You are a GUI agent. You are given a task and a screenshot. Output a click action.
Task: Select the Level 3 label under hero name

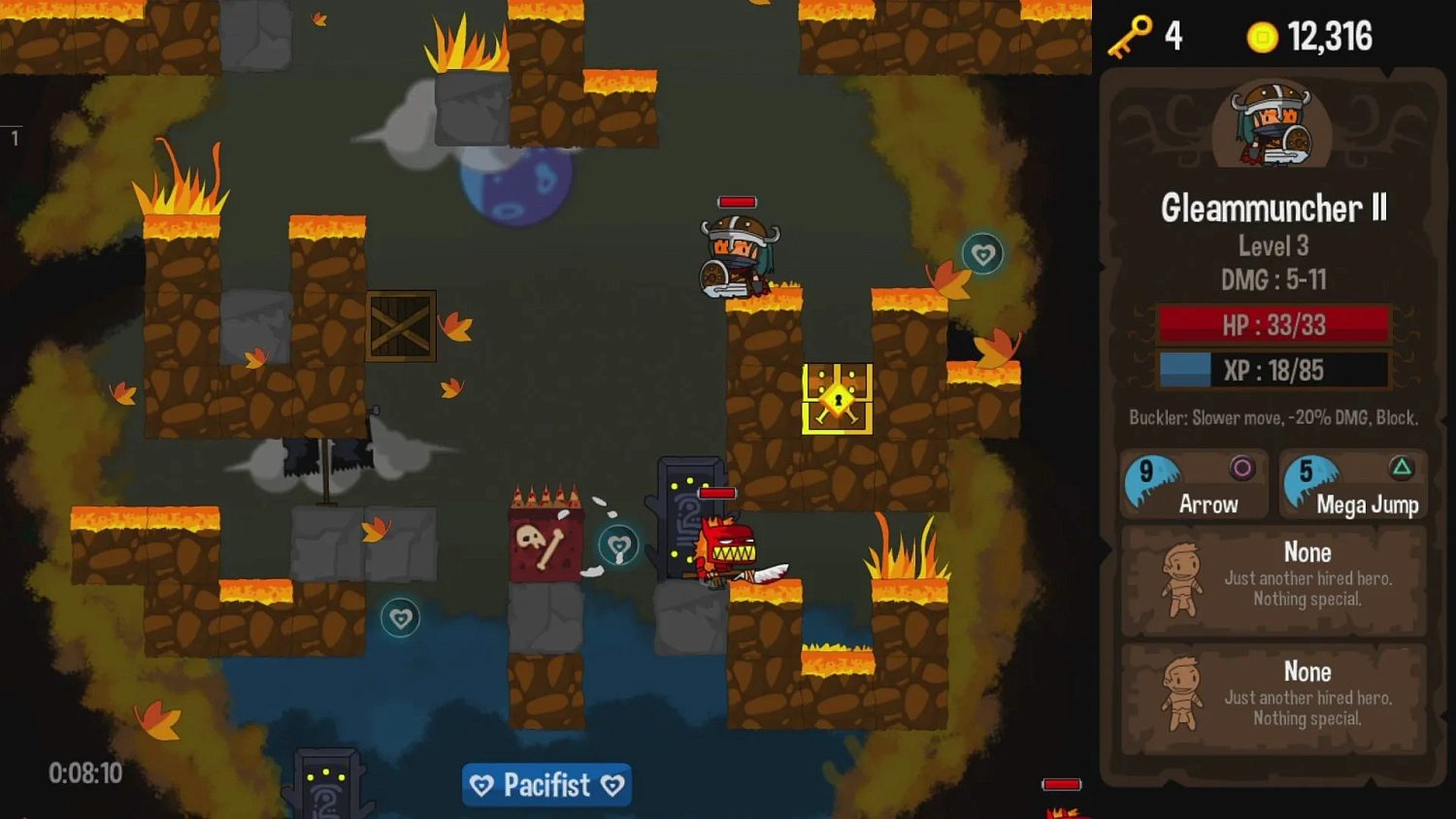coord(1274,246)
